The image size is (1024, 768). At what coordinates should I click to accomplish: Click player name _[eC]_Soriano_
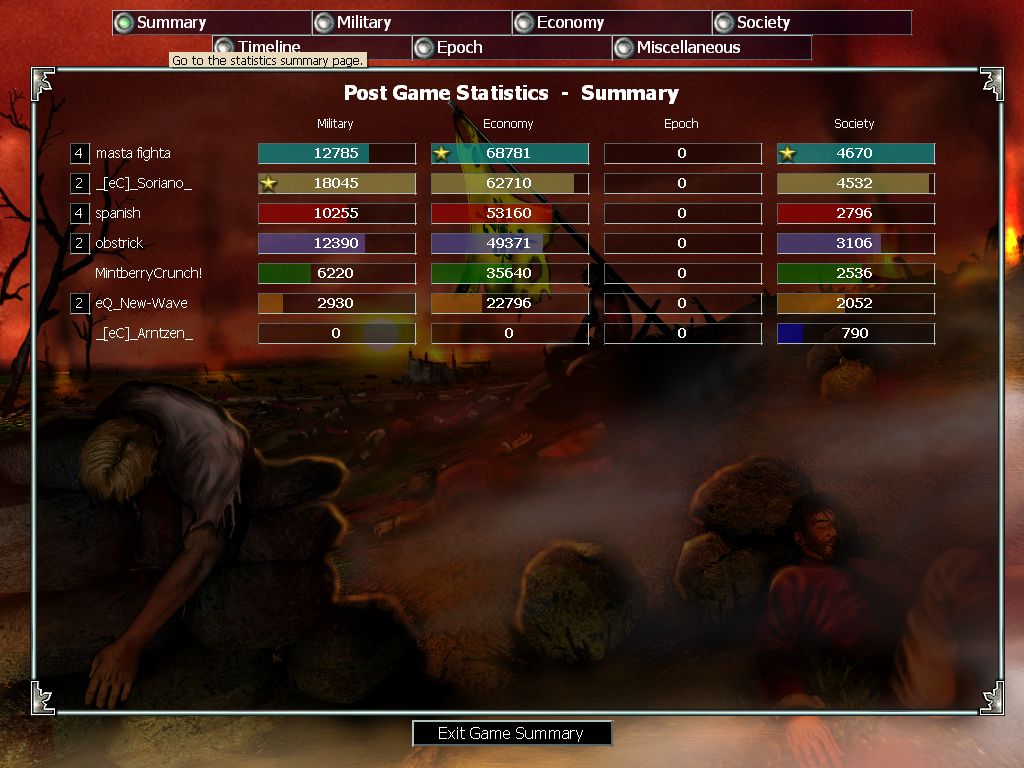click(143, 183)
